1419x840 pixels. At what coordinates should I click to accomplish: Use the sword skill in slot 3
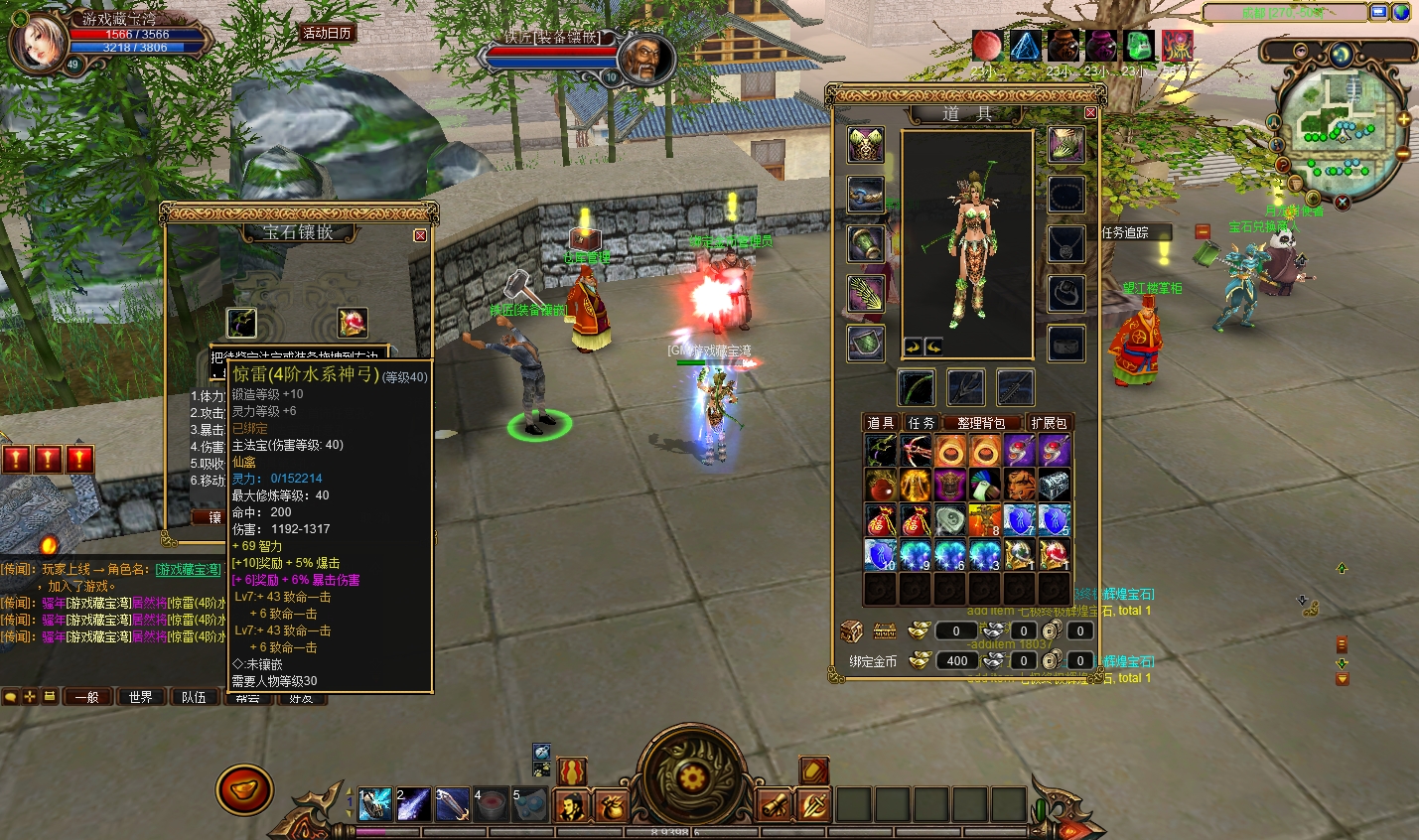click(452, 804)
